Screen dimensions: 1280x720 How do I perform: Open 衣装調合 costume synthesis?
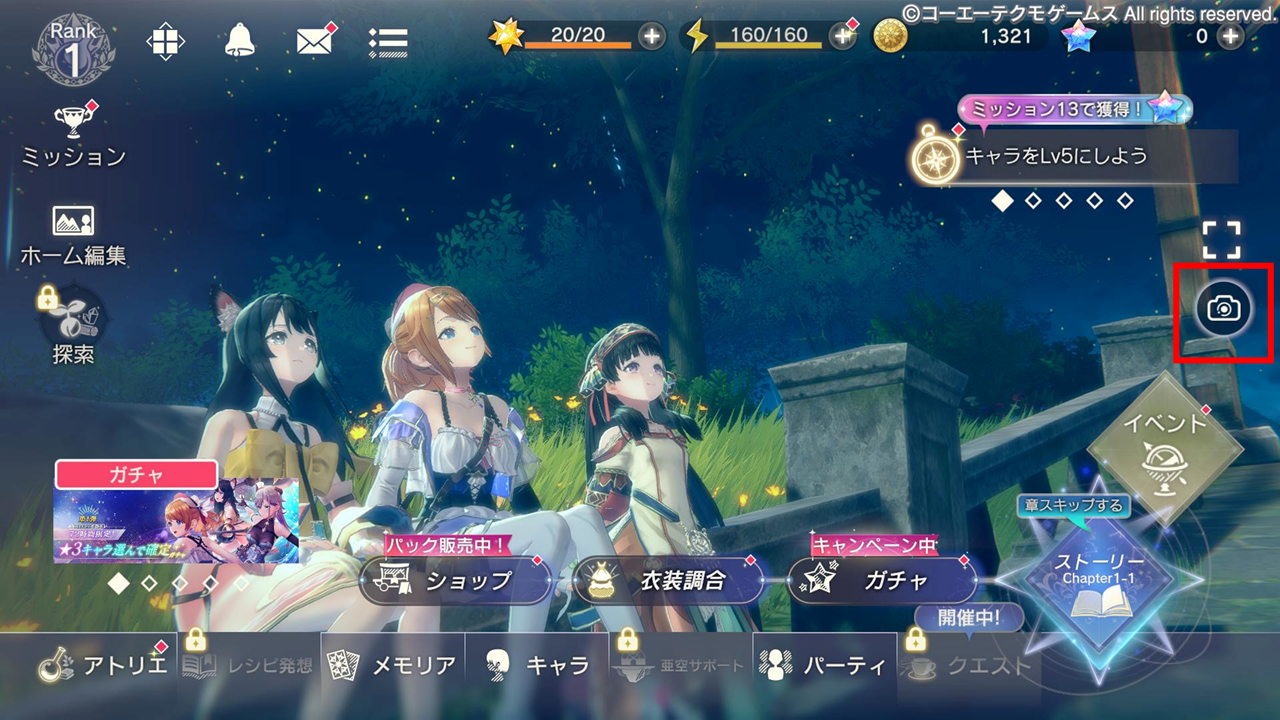click(x=669, y=580)
